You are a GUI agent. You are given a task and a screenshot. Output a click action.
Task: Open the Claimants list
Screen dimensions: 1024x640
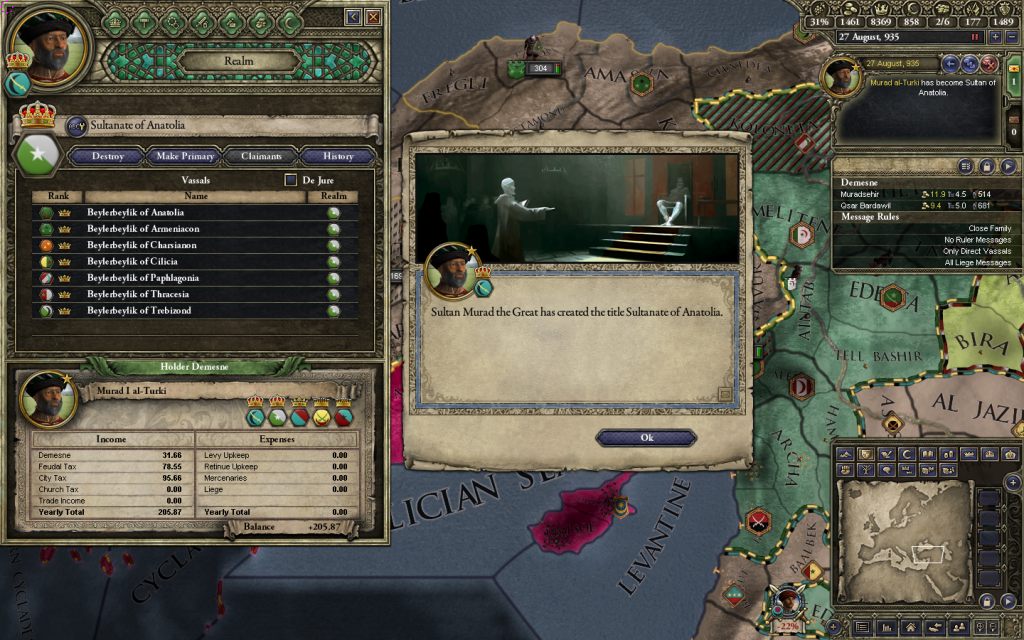point(260,156)
